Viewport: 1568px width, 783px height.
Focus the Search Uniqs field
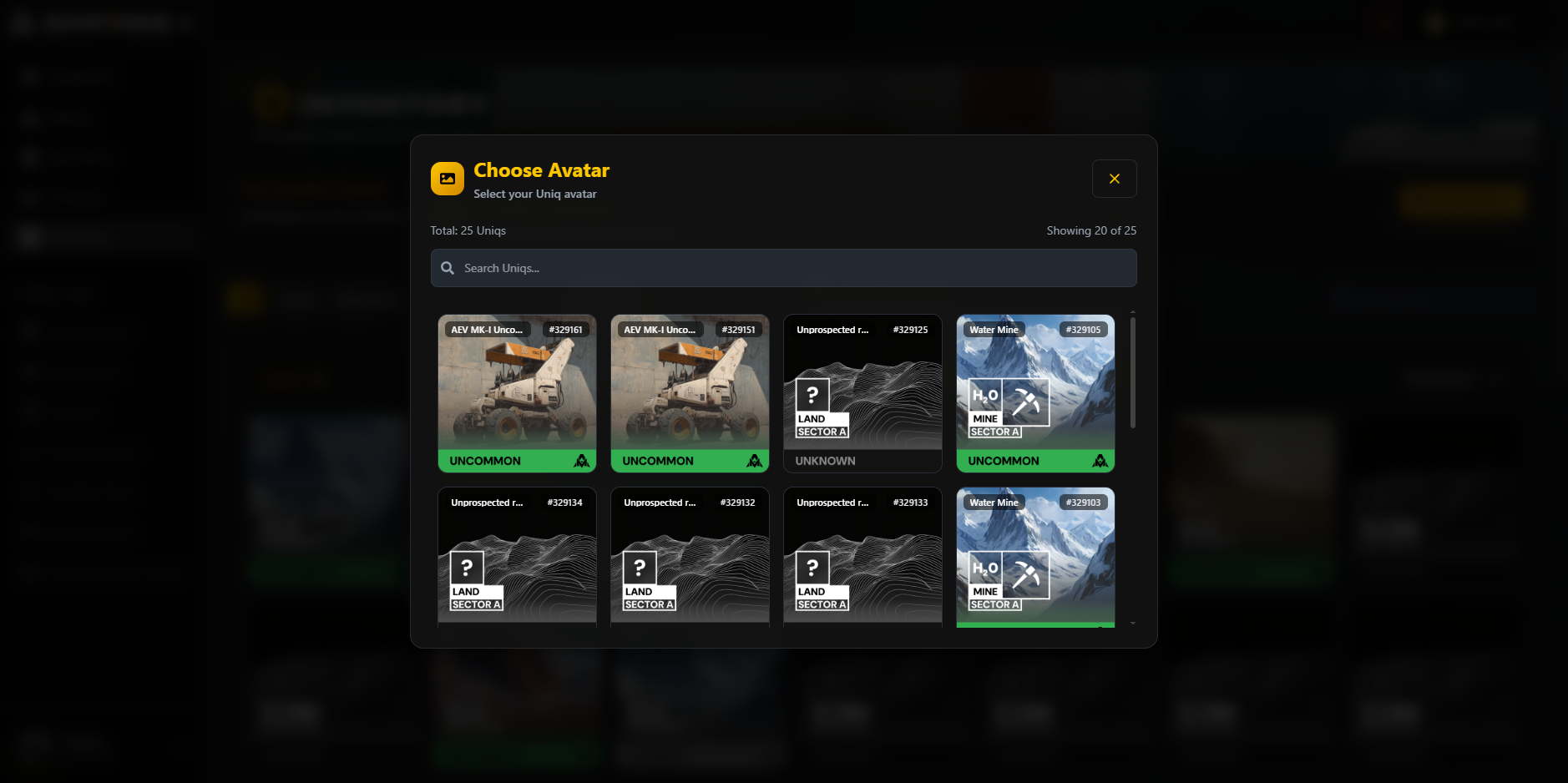pyautogui.click(x=783, y=268)
